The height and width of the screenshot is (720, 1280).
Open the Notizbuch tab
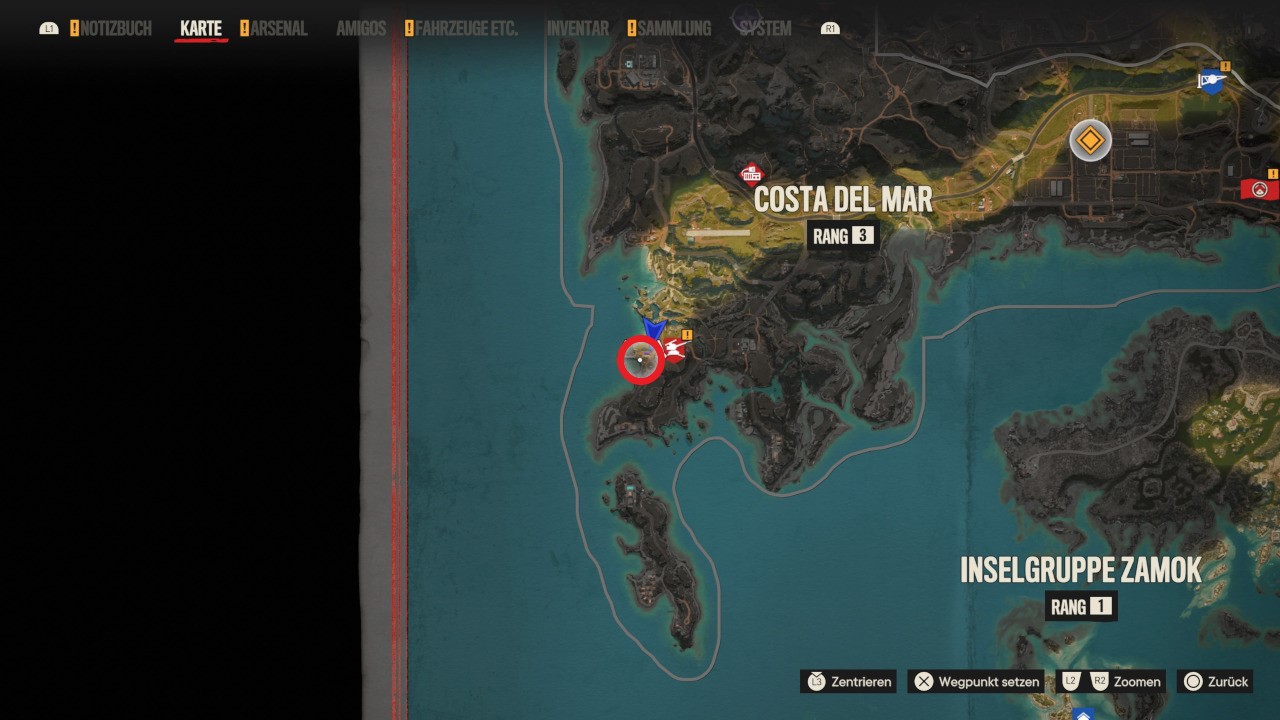(116, 29)
